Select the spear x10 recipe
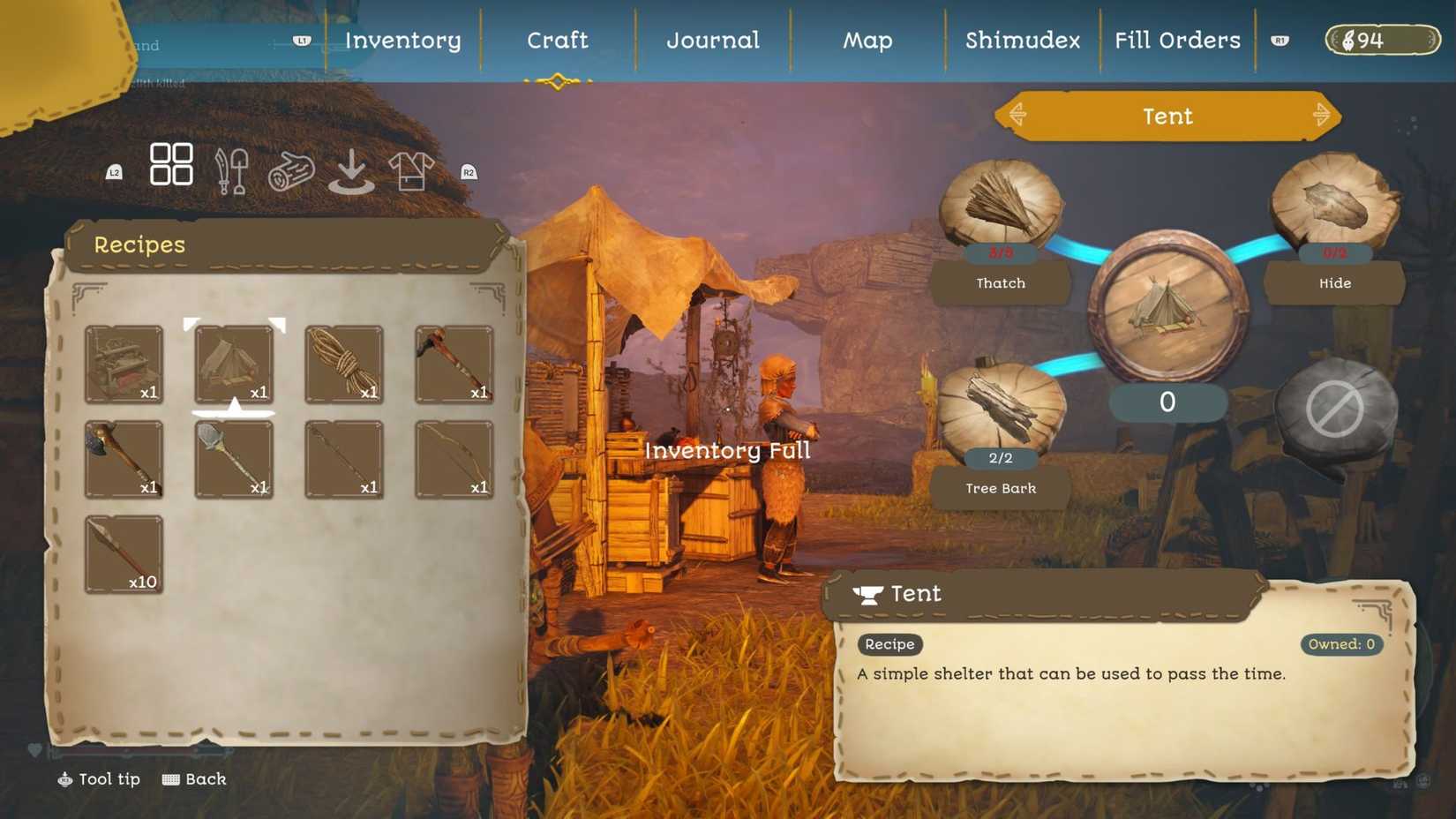Viewport: 1456px width, 819px height. click(124, 552)
